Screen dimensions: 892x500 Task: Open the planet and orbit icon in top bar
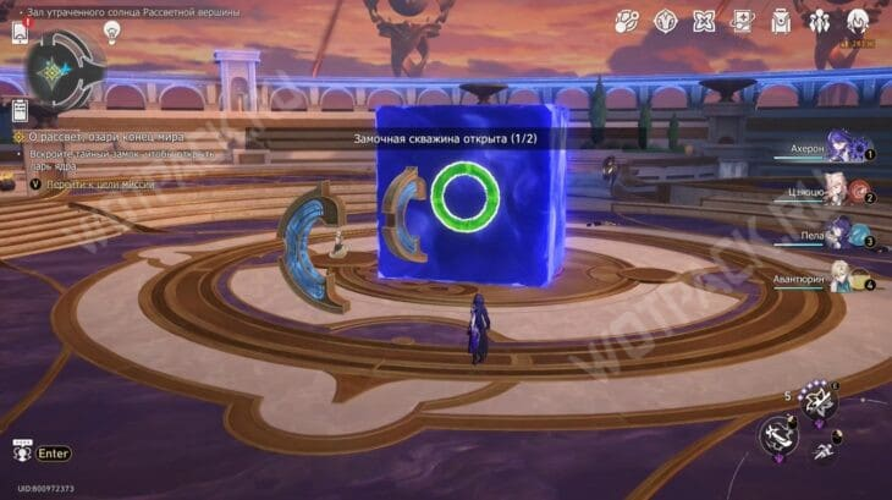click(x=627, y=21)
